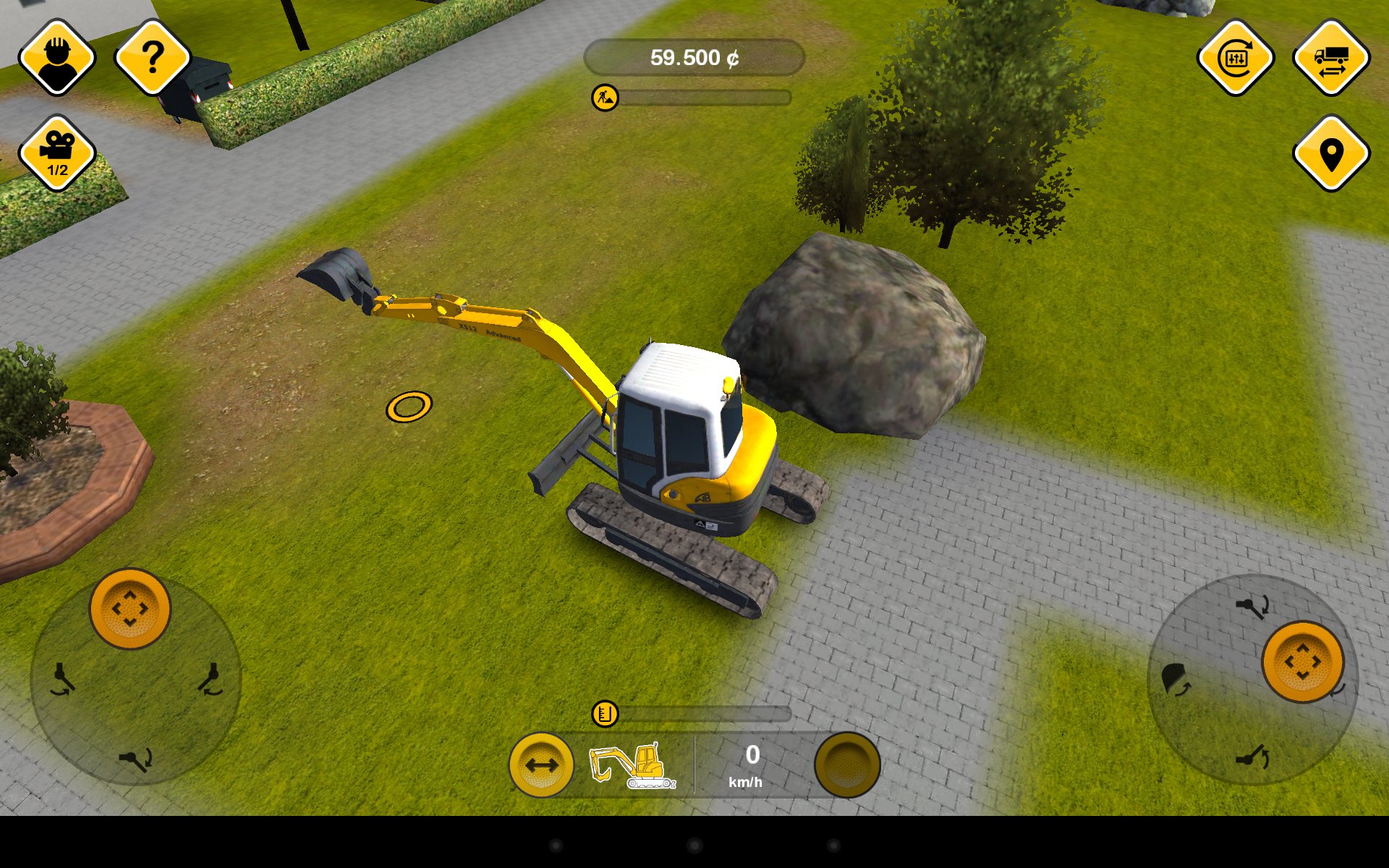
Task: Tap the orange left joystick knob
Action: tap(130, 608)
